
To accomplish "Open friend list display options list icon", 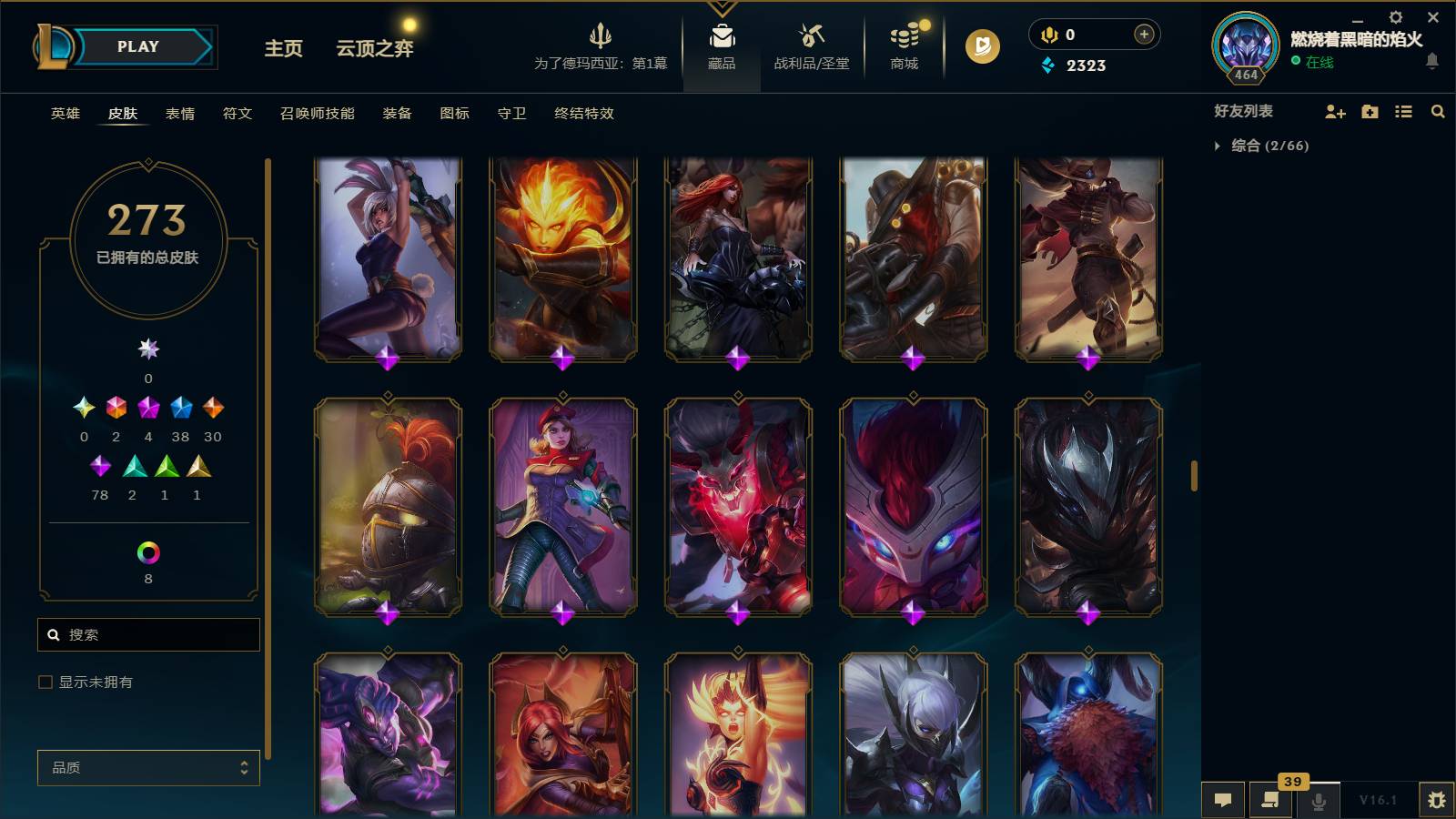I will coord(1402,111).
